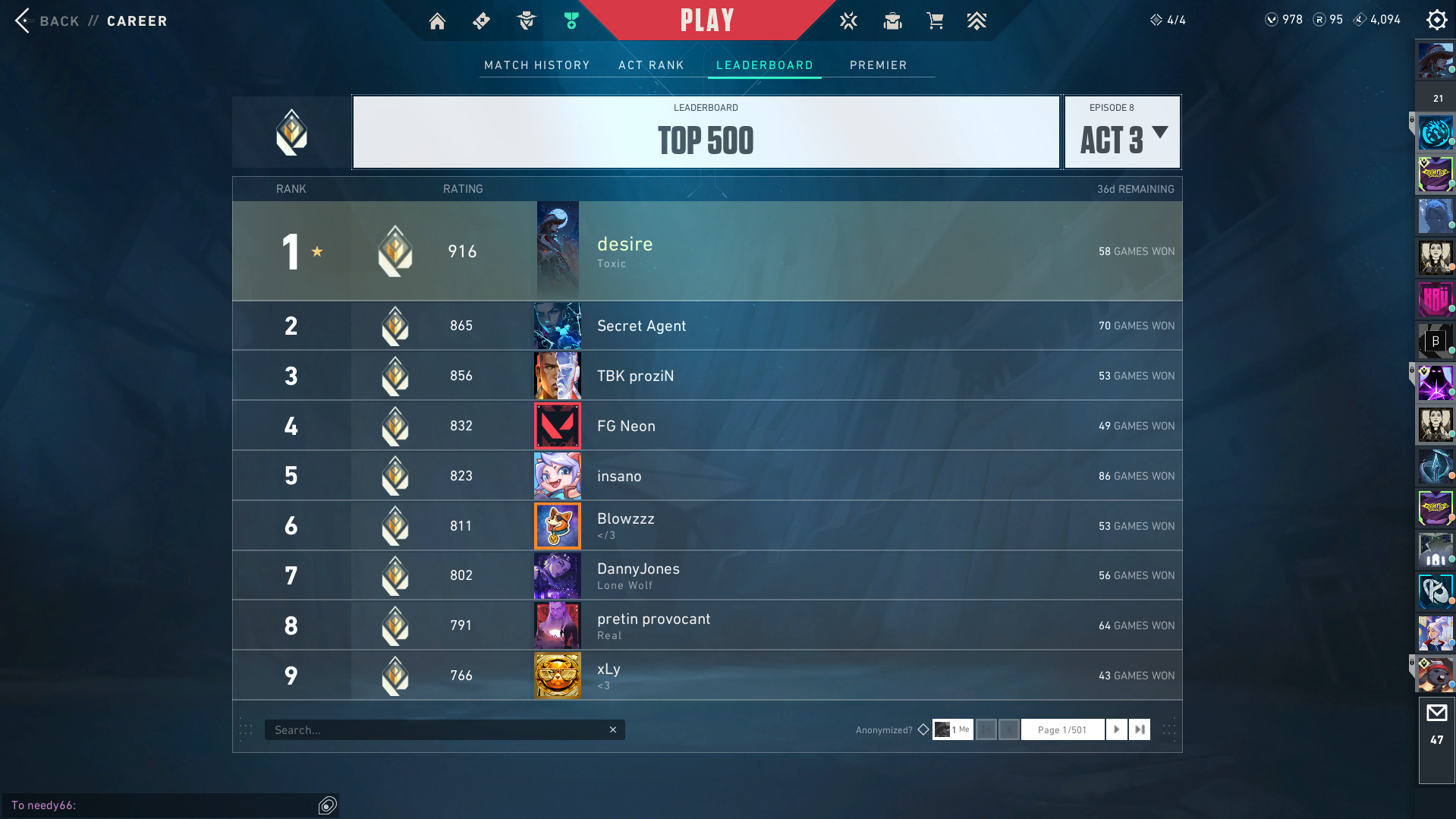Advance to next leaderboard page
Image resolution: width=1456 pixels, height=819 pixels.
point(1116,729)
